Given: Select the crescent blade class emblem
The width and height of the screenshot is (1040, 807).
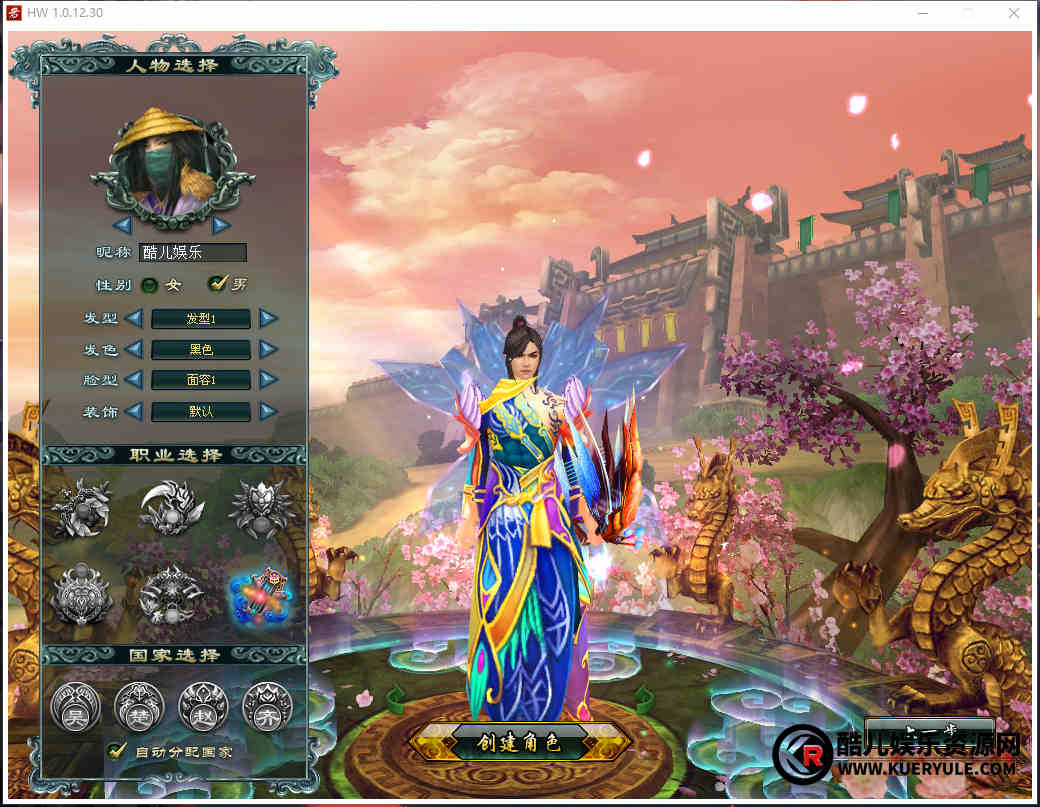Looking at the screenshot, I should (x=171, y=507).
